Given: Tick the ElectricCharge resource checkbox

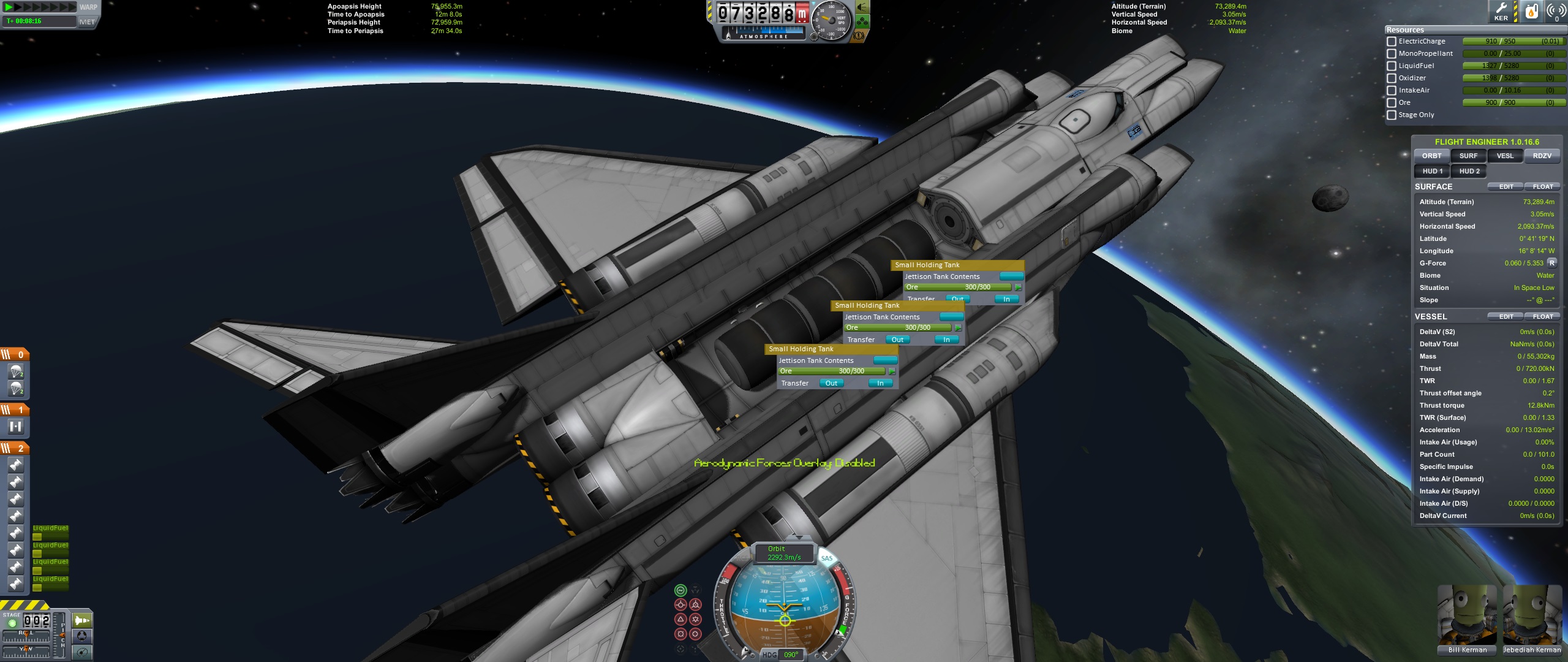Looking at the screenshot, I should tap(1392, 42).
